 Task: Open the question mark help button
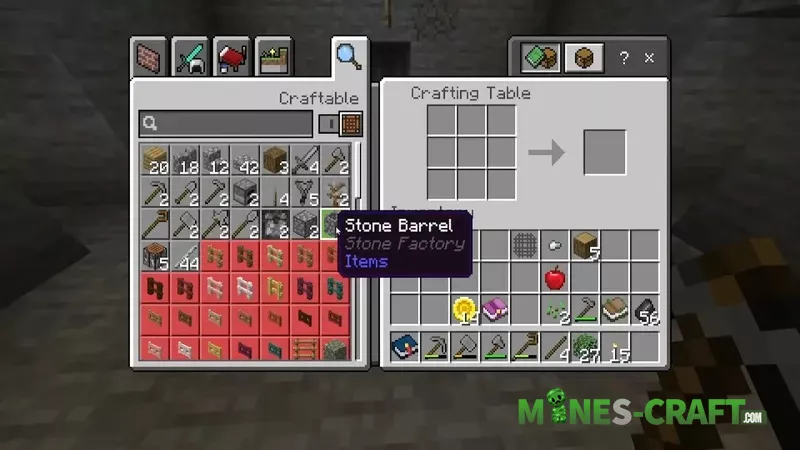pos(624,58)
